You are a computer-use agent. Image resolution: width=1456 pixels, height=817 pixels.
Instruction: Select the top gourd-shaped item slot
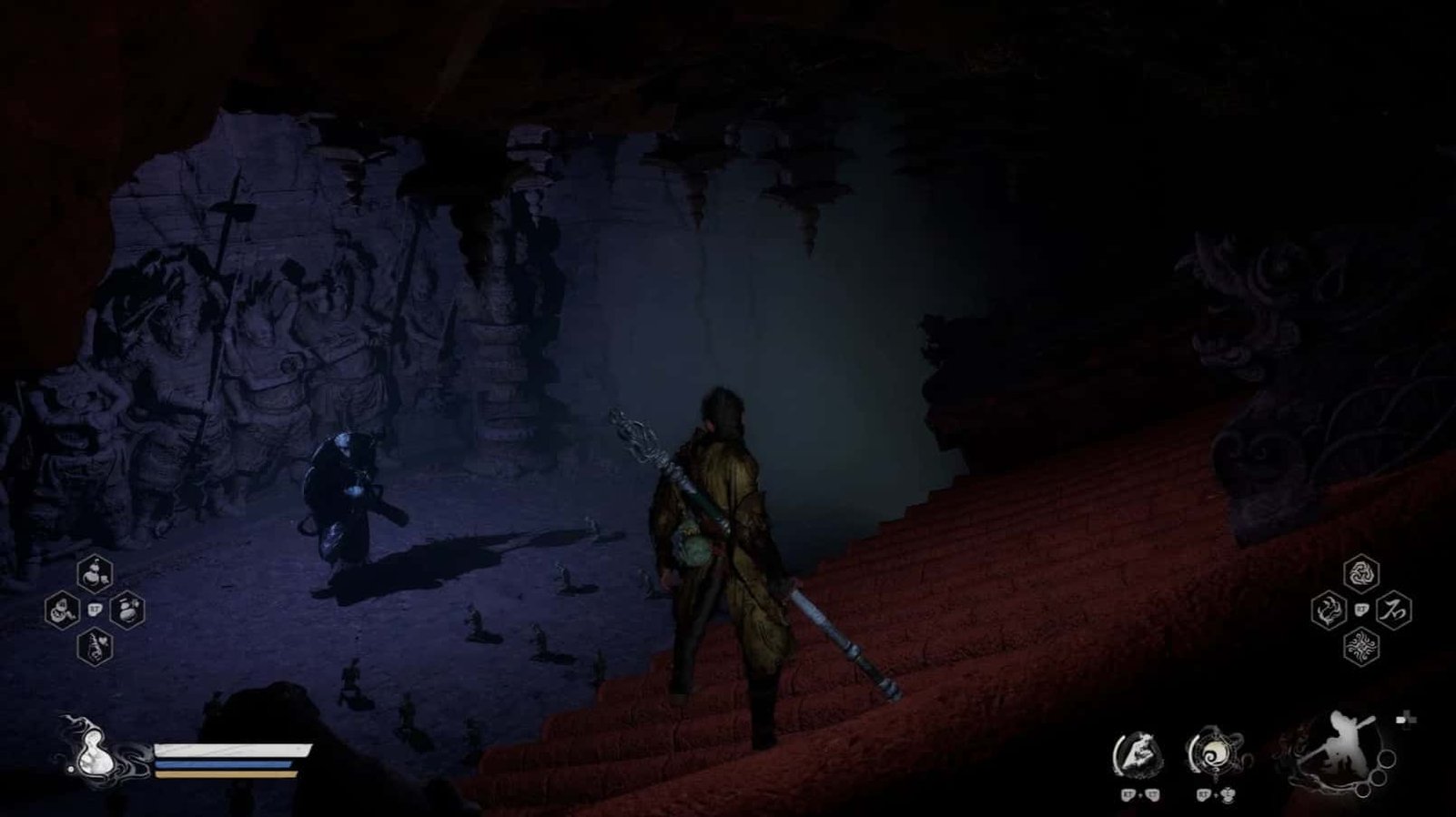coord(96,572)
